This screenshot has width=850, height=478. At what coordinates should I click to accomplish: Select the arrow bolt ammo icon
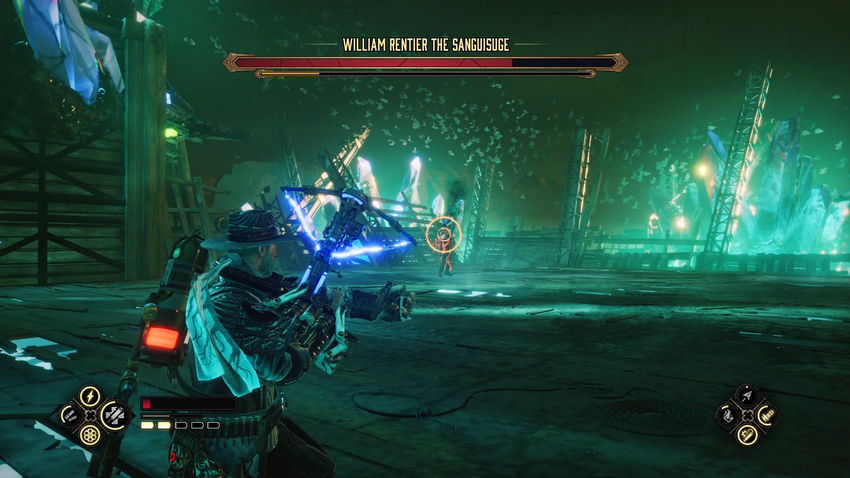click(x=747, y=396)
